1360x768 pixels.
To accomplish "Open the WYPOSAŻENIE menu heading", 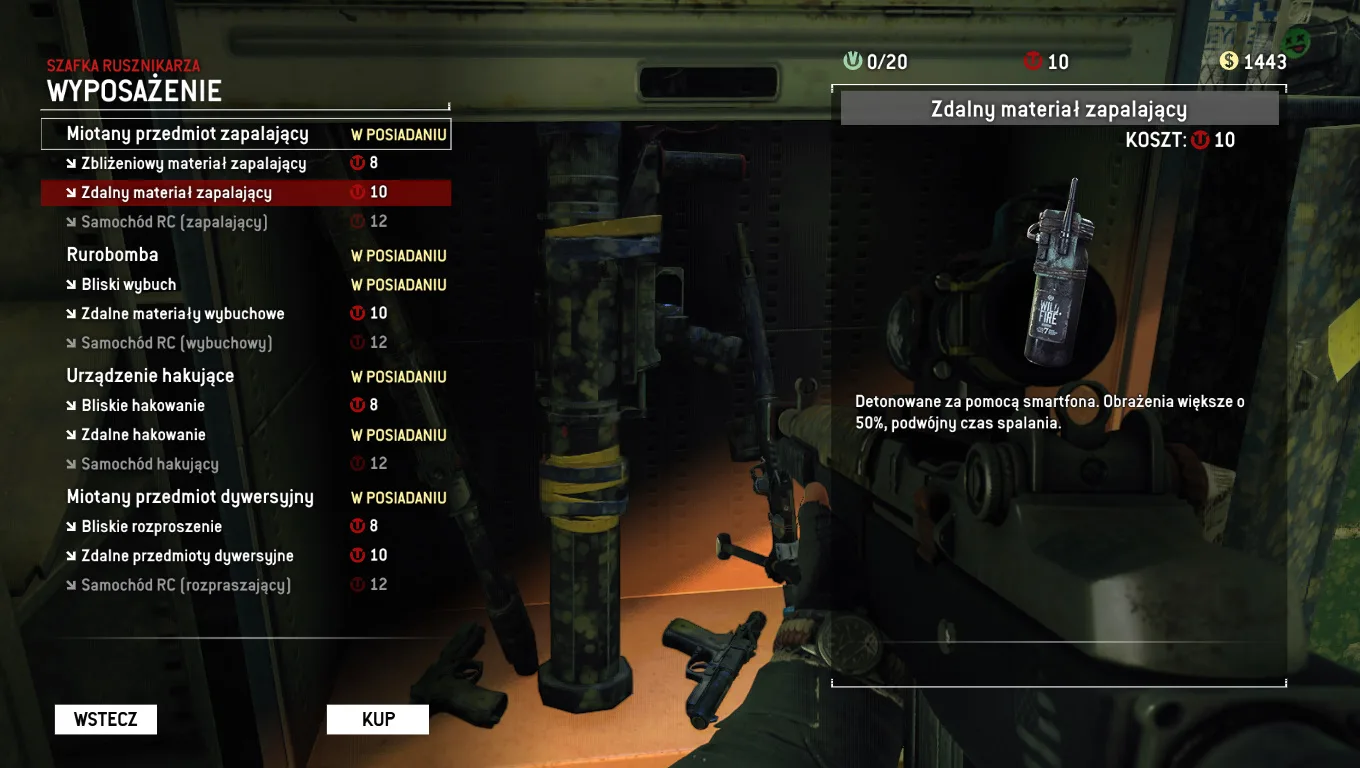I will (x=135, y=90).
